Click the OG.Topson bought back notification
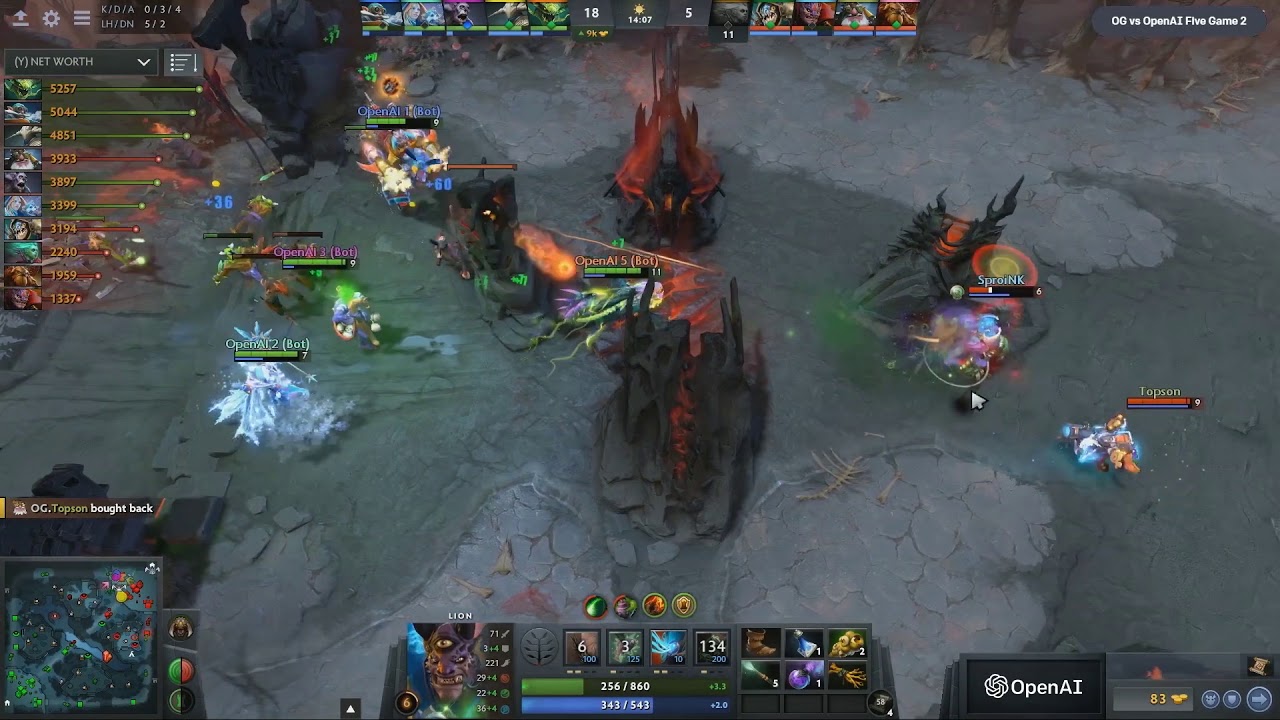The width and height of the screenshot is (1280, 720). pyautogui.click(x=80, y=508)
